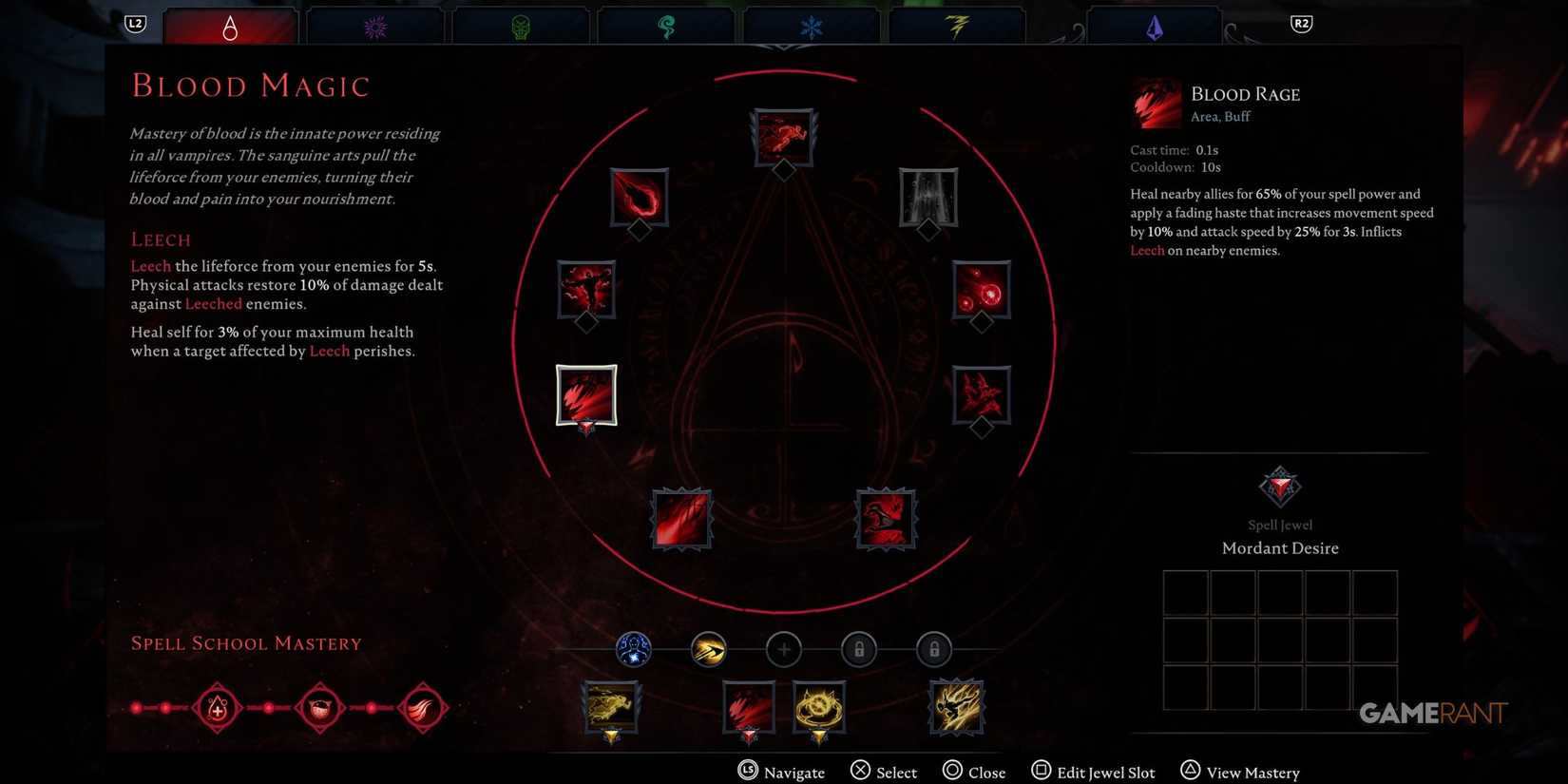The height and width of the screenshot is (784, 1568).
Task: Click an empty Mordant Desire jewel grid cell
Action: click(1184, 592)
